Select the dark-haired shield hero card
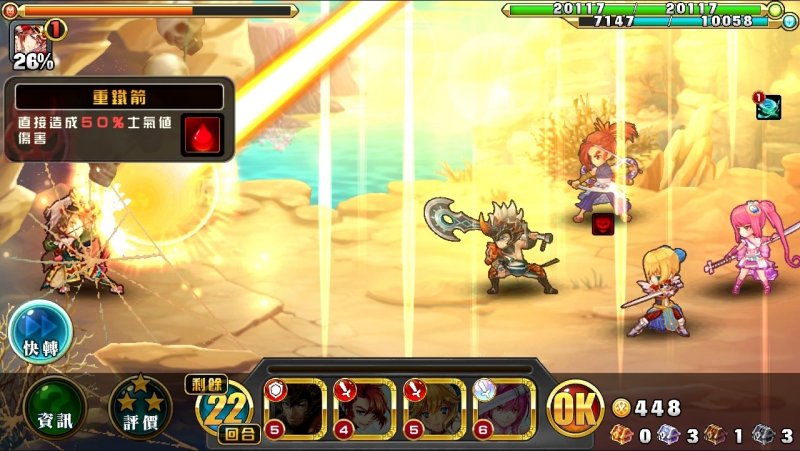 (295, 408)
